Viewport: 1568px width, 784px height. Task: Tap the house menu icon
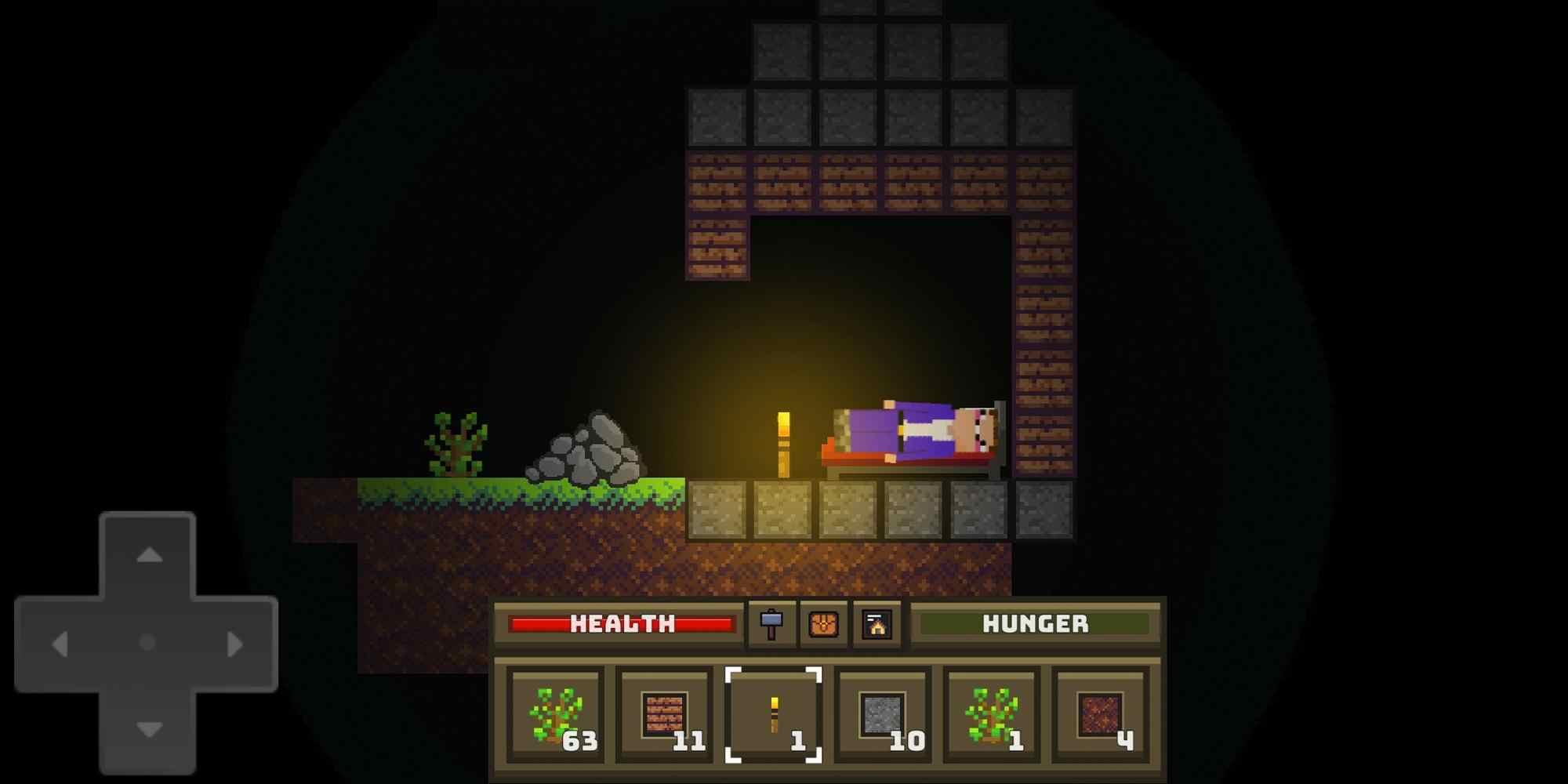coord(877,624)
